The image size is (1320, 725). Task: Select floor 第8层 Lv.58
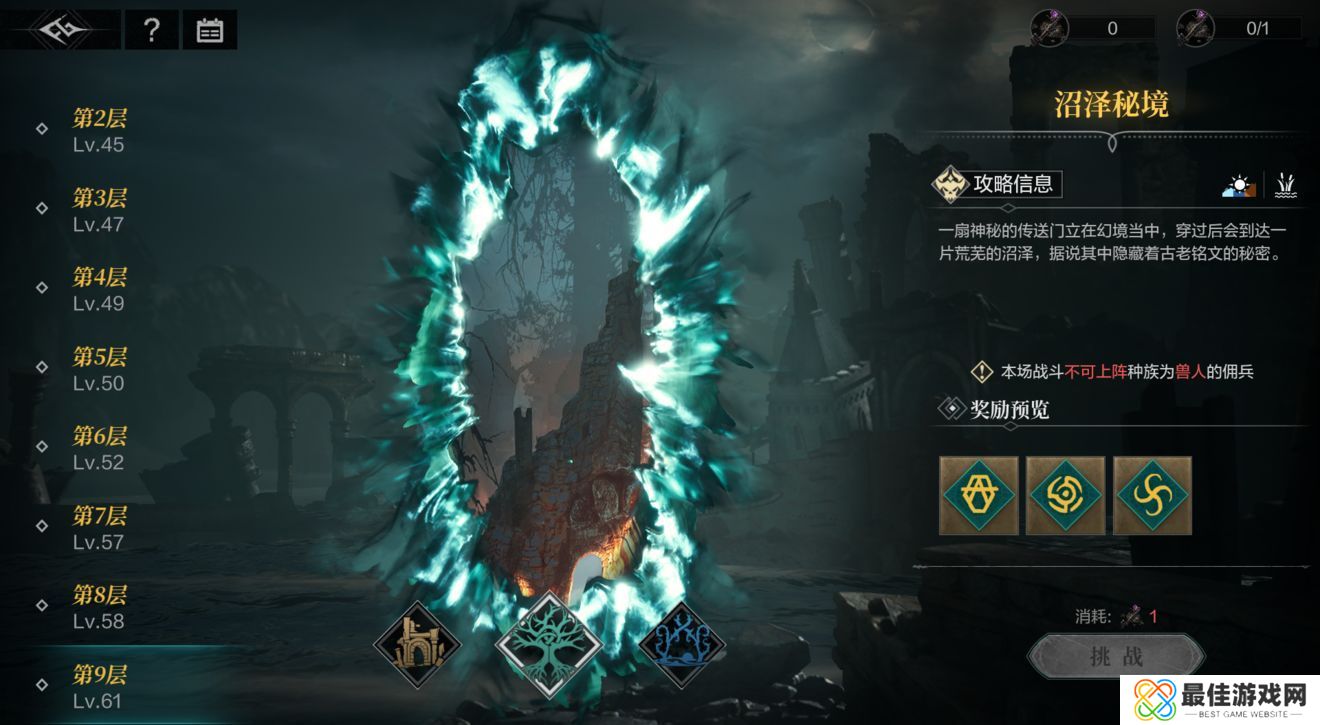click(x=99, y=607)
